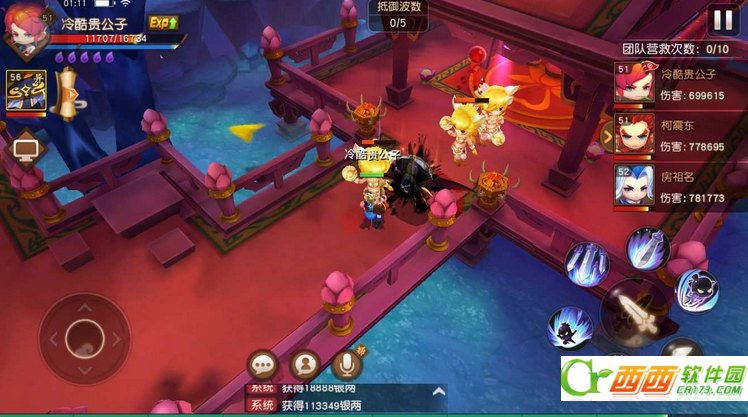This screenshot has height=417, width=748.
Task: Cast the single flaming sword skill
Action: [x=647, y=249]
